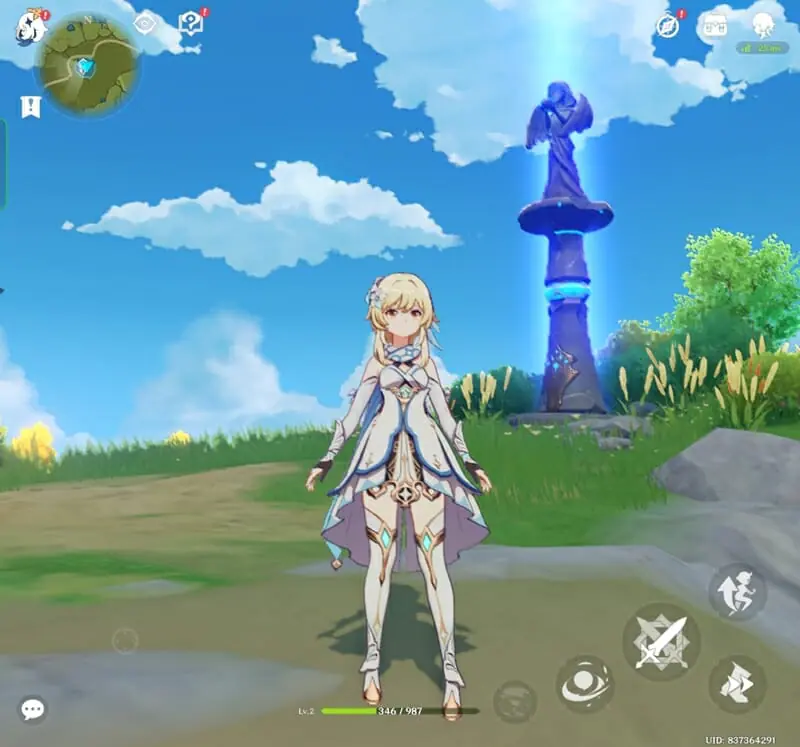Activate the swirling elemental skill button
Image resolution: width=800 pixels, height=747 pixels.
click(x=584, y=684)
